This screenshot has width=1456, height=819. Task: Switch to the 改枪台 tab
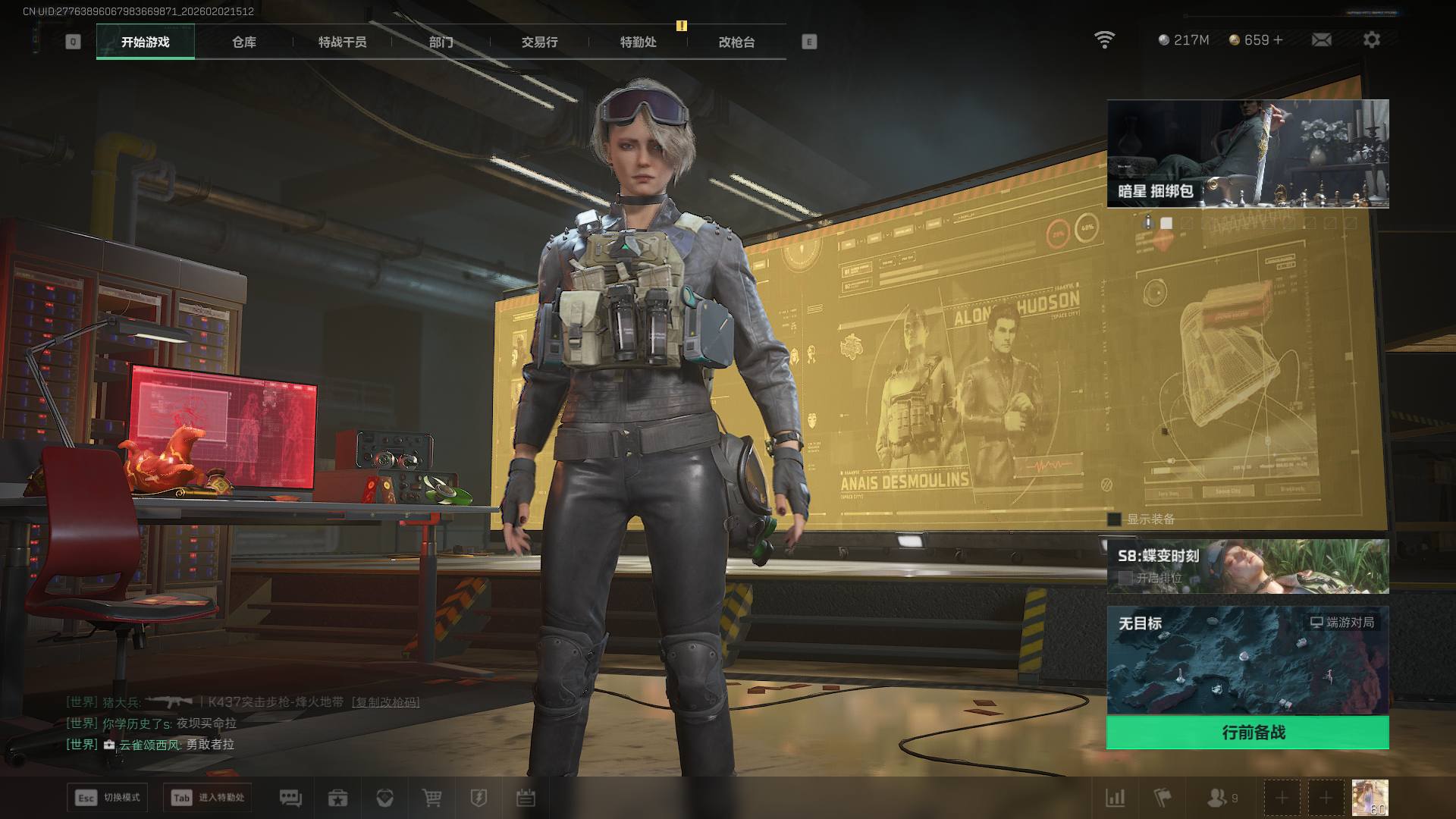736,42
